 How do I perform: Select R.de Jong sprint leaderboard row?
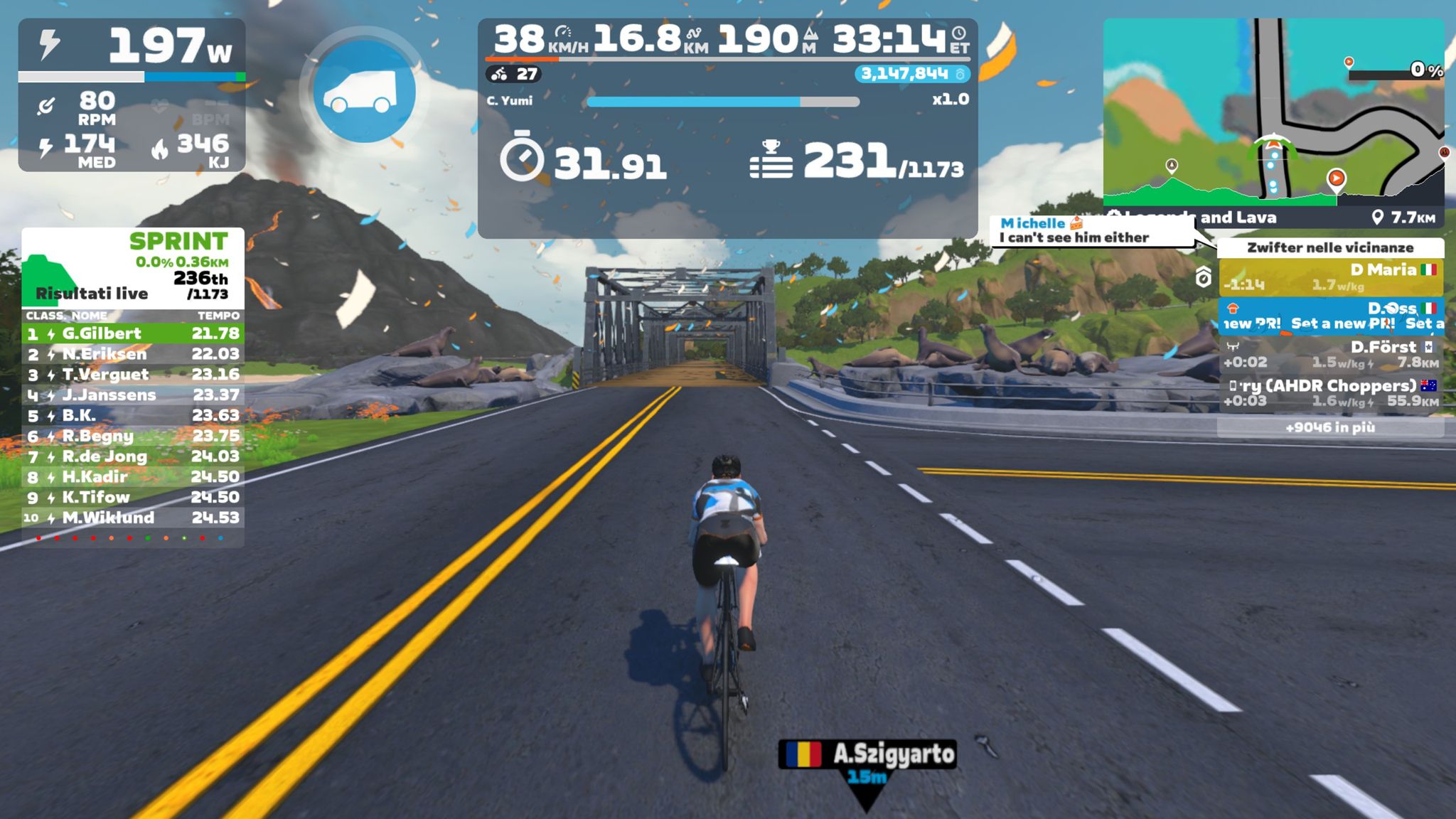[133, 456]
